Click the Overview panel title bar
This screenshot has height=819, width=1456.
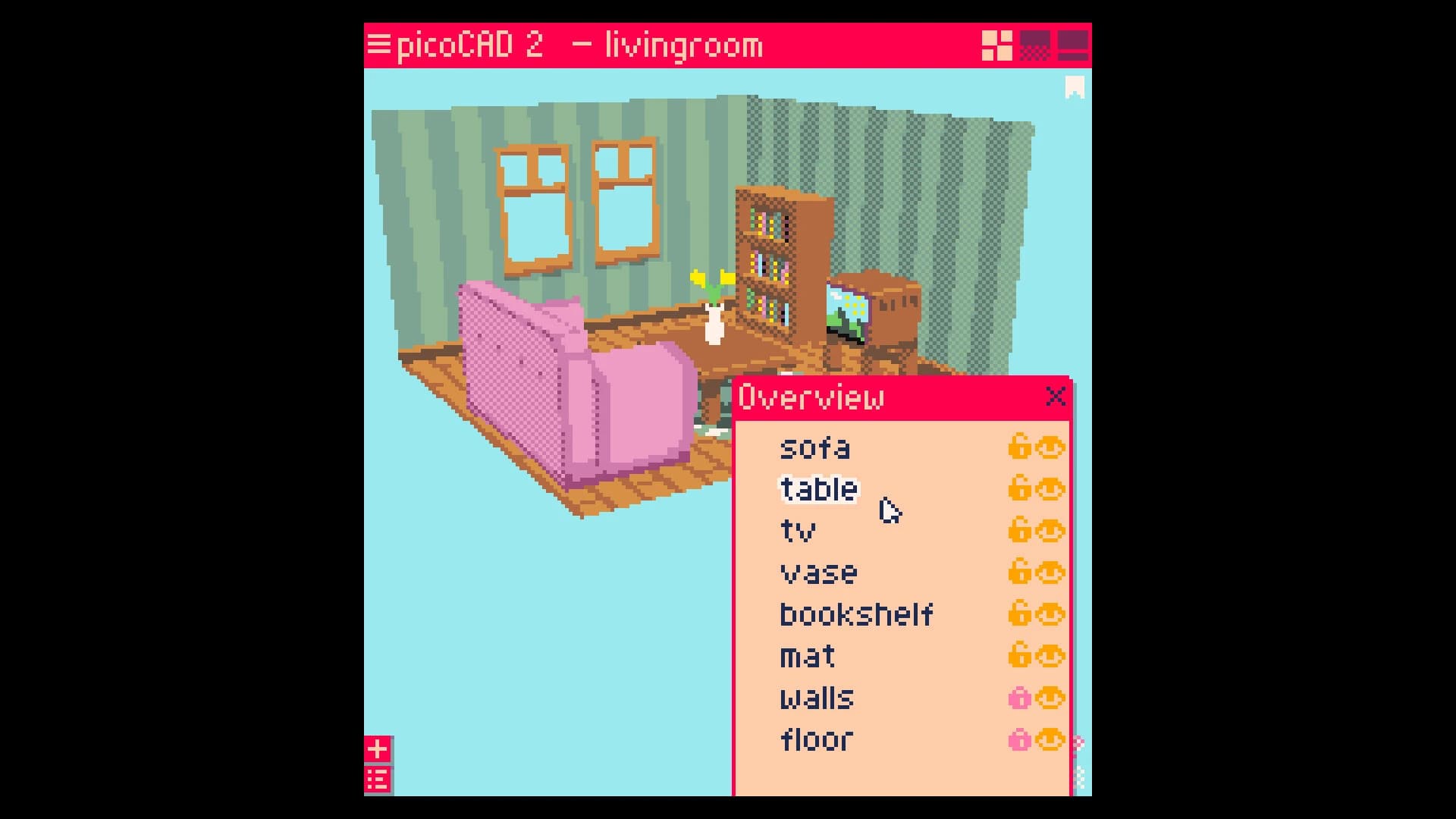click(x=834, y=396)
